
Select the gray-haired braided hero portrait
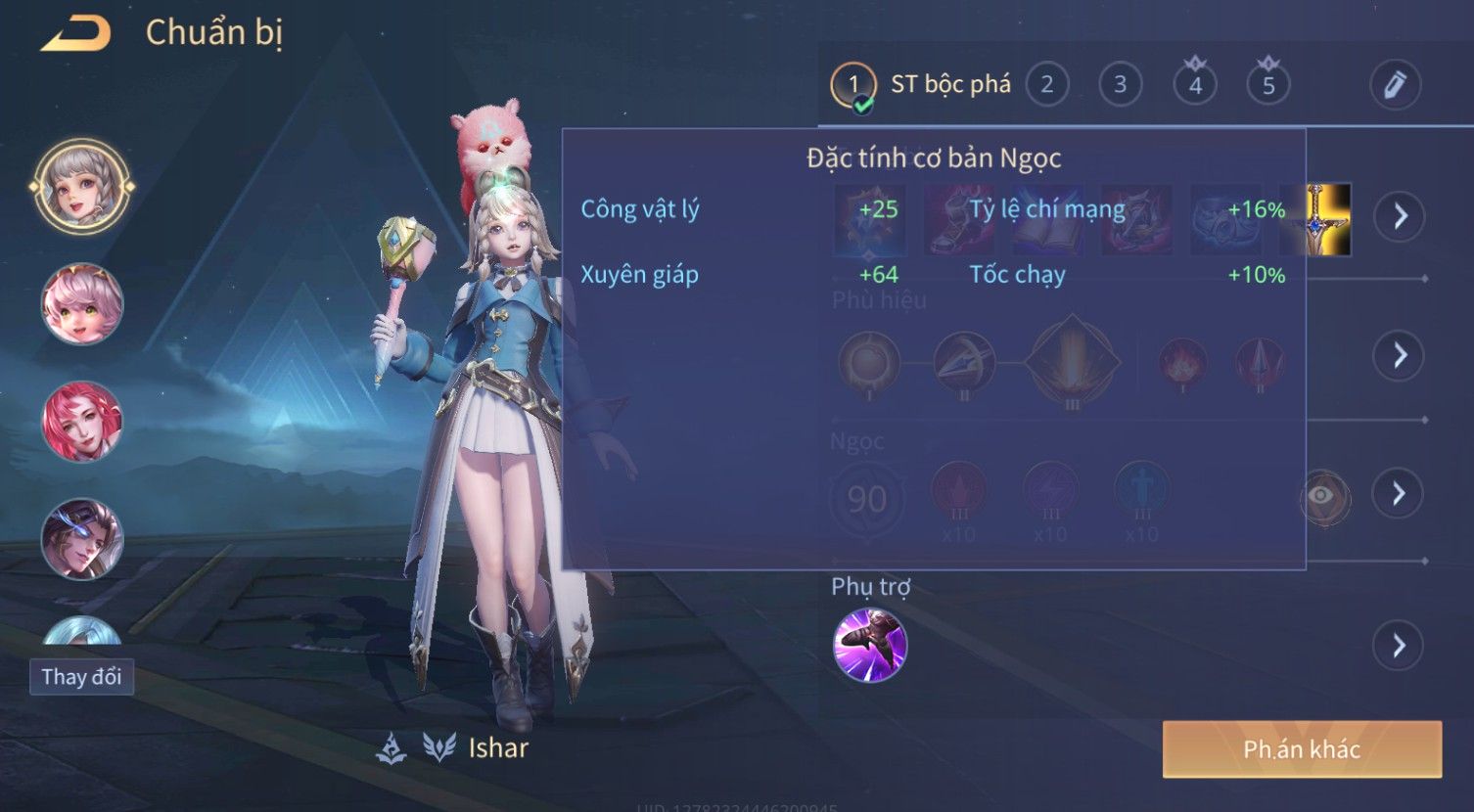click(82, 186)
